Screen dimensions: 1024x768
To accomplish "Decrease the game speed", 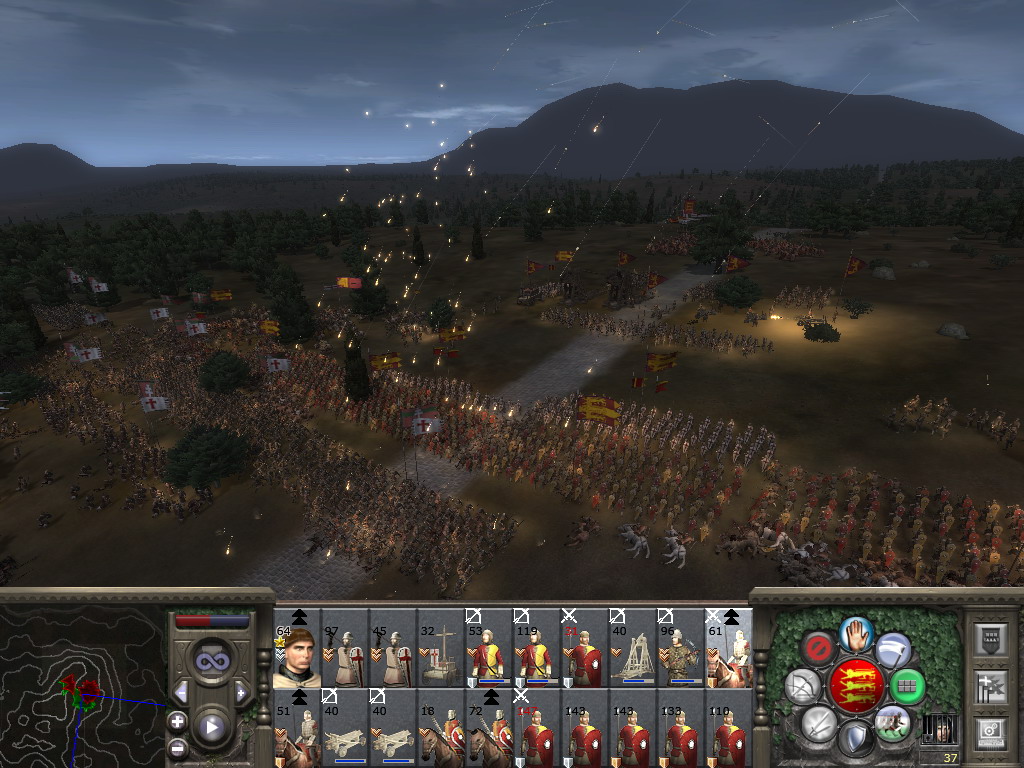I will pyautogui.click(x=181, y=692).
